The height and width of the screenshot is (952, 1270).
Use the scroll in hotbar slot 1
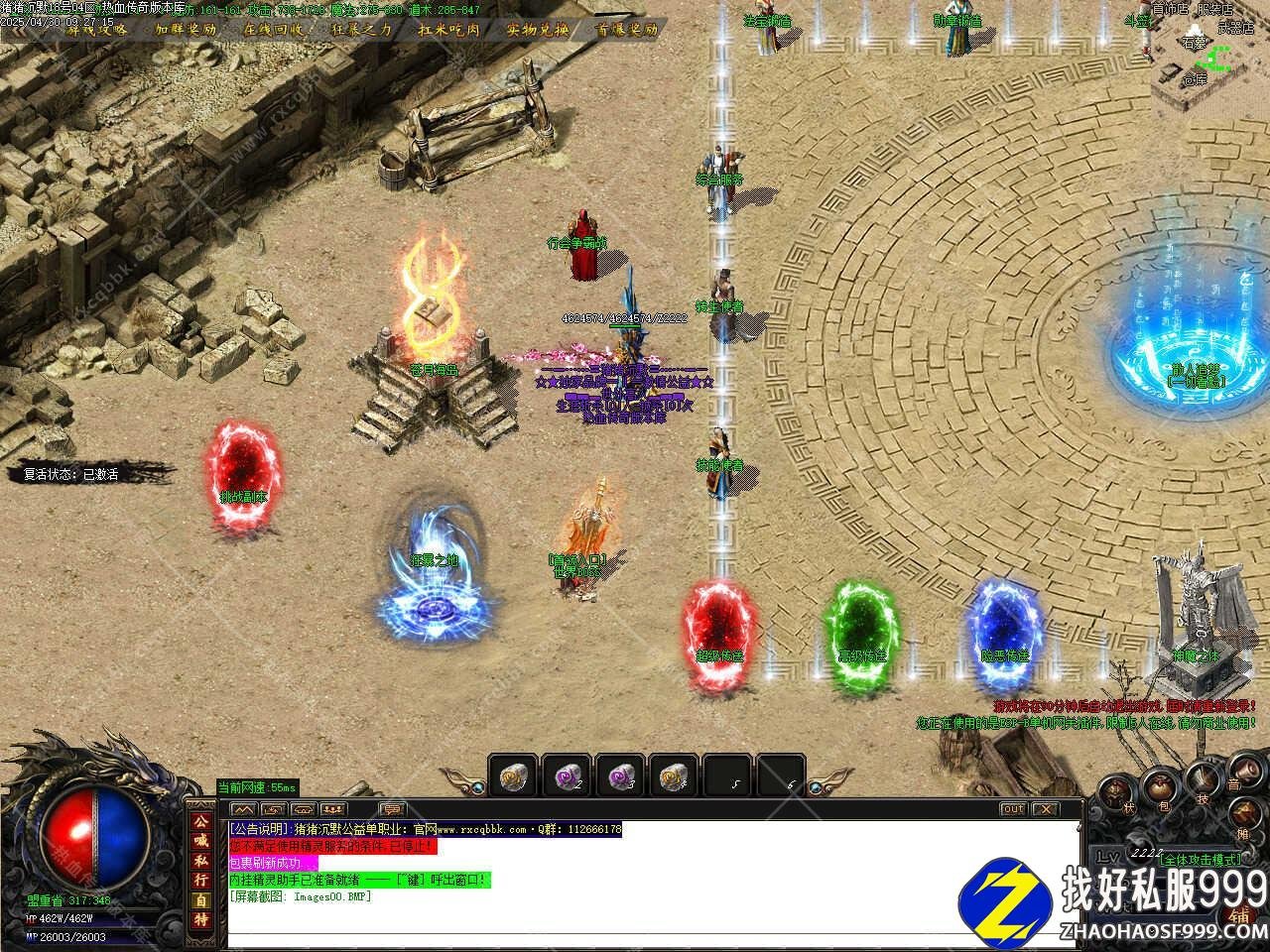514,775
